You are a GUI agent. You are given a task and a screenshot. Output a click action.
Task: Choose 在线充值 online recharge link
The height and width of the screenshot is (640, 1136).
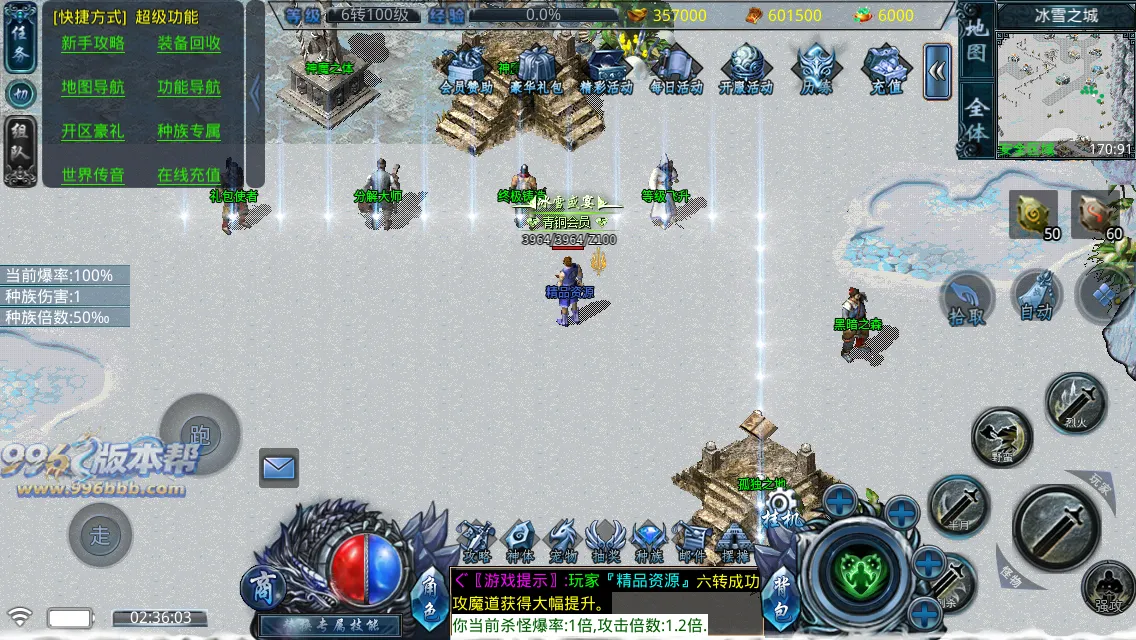[x=189, y=176]
